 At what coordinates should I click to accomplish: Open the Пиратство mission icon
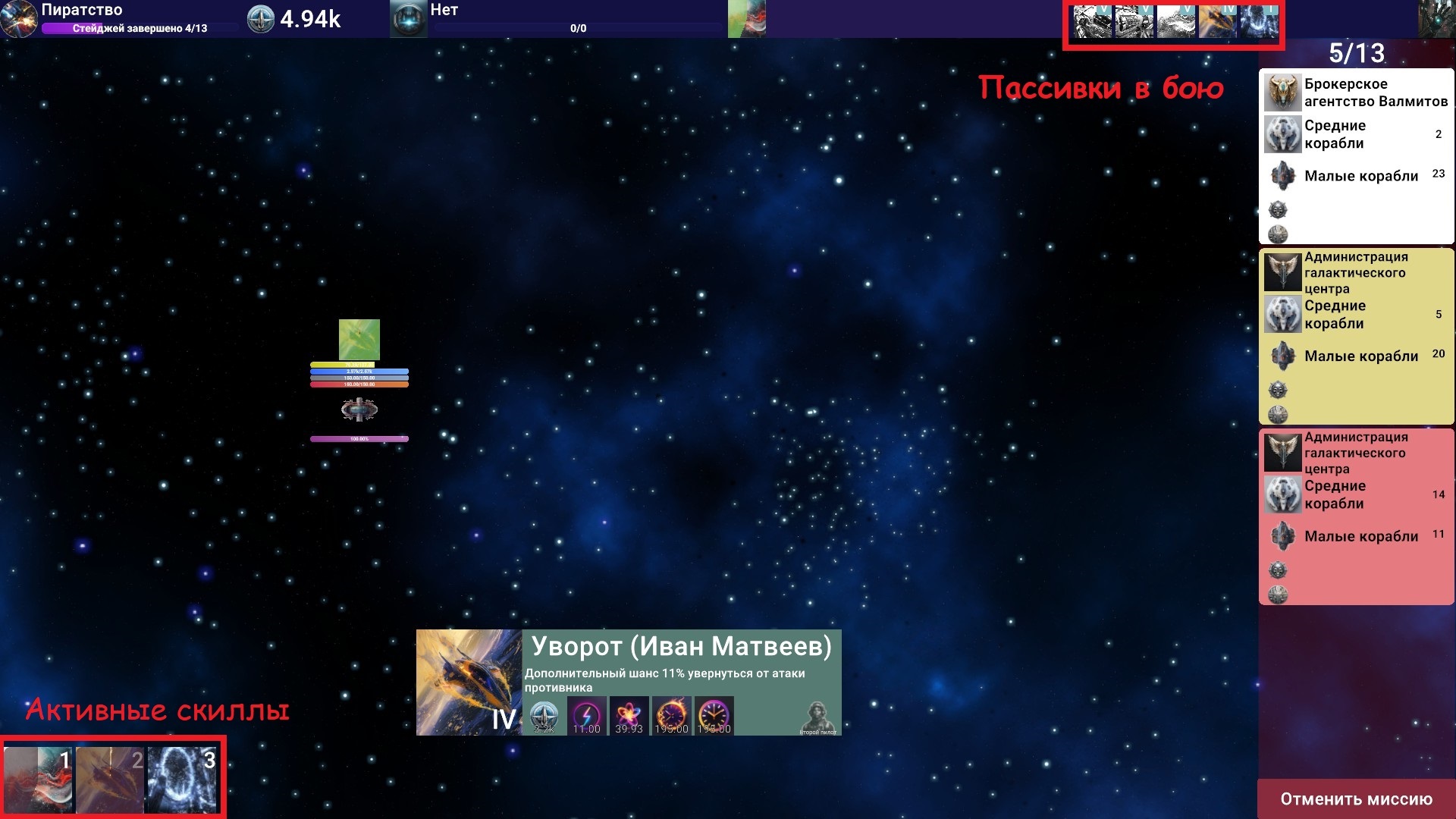(x=19, y=19)
